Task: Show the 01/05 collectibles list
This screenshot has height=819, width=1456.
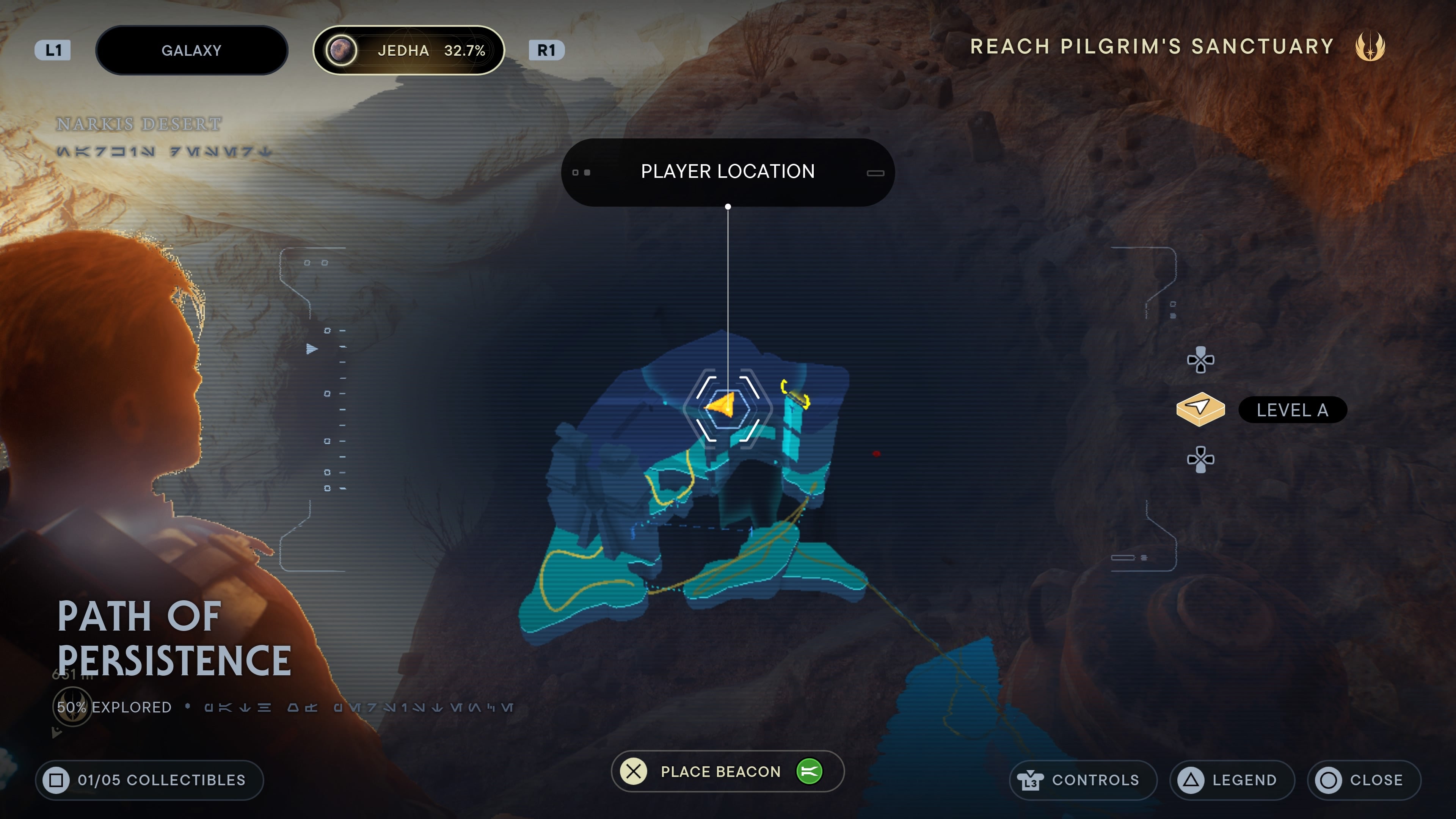Action: click(149, 780)
